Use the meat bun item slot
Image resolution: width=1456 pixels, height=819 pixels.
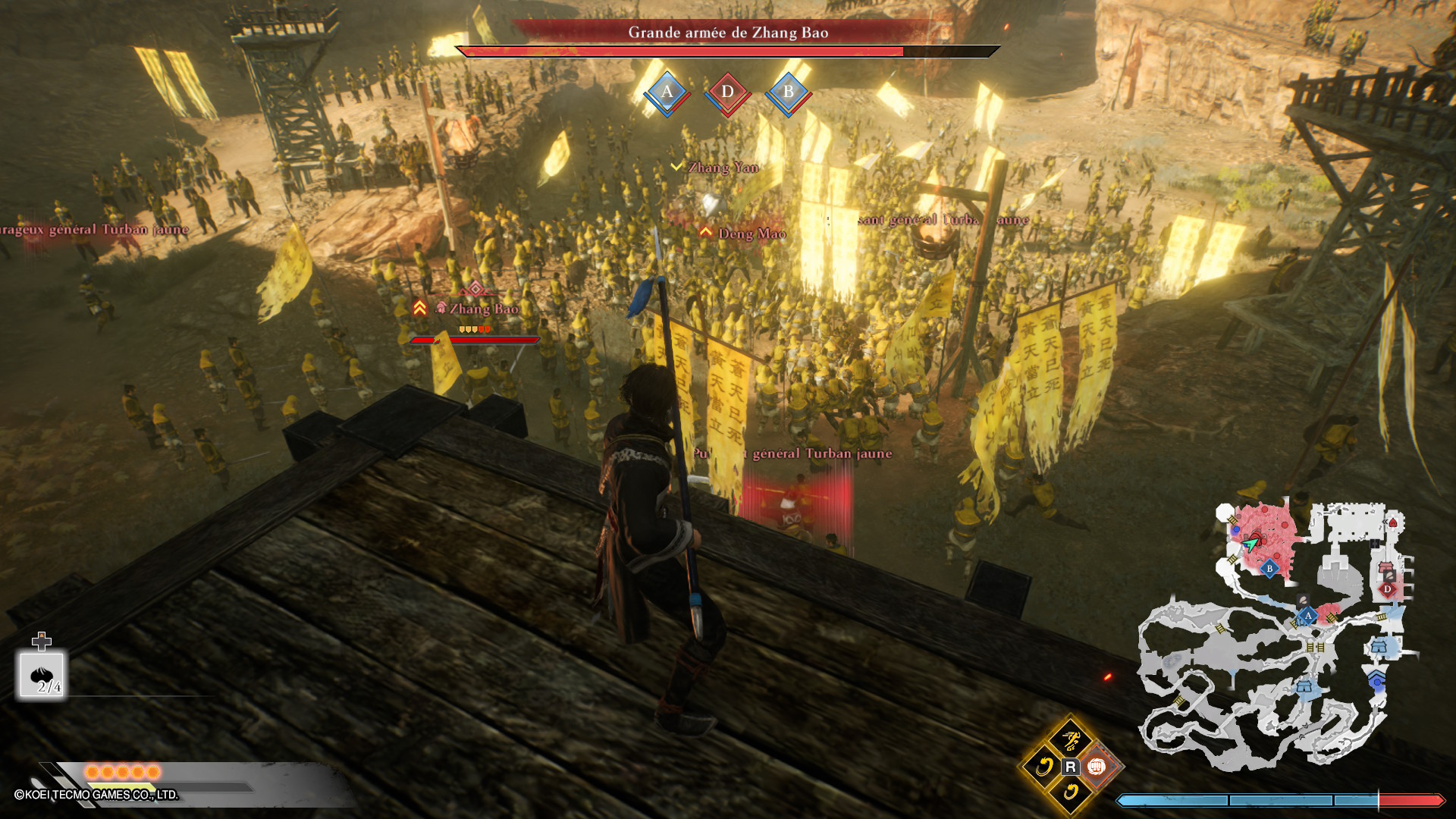click(x=42, y=675)
